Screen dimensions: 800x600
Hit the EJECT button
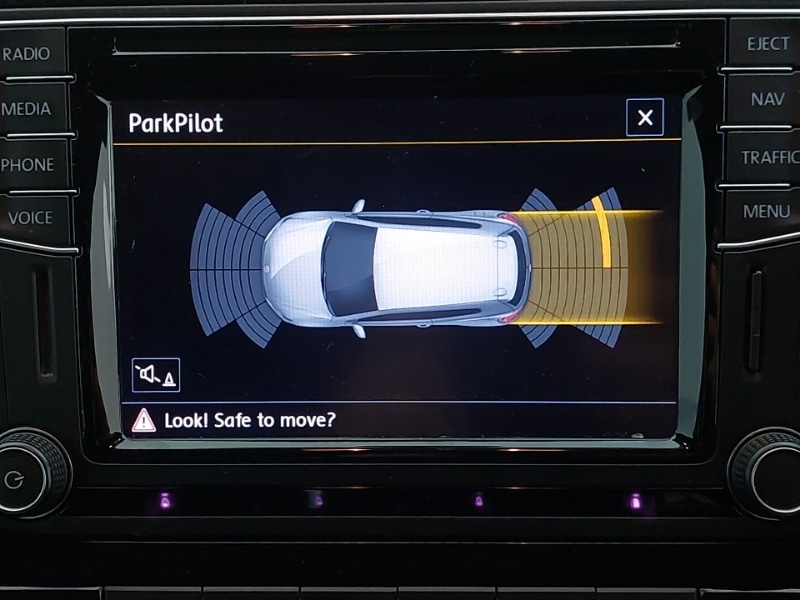tap(765, 45)
